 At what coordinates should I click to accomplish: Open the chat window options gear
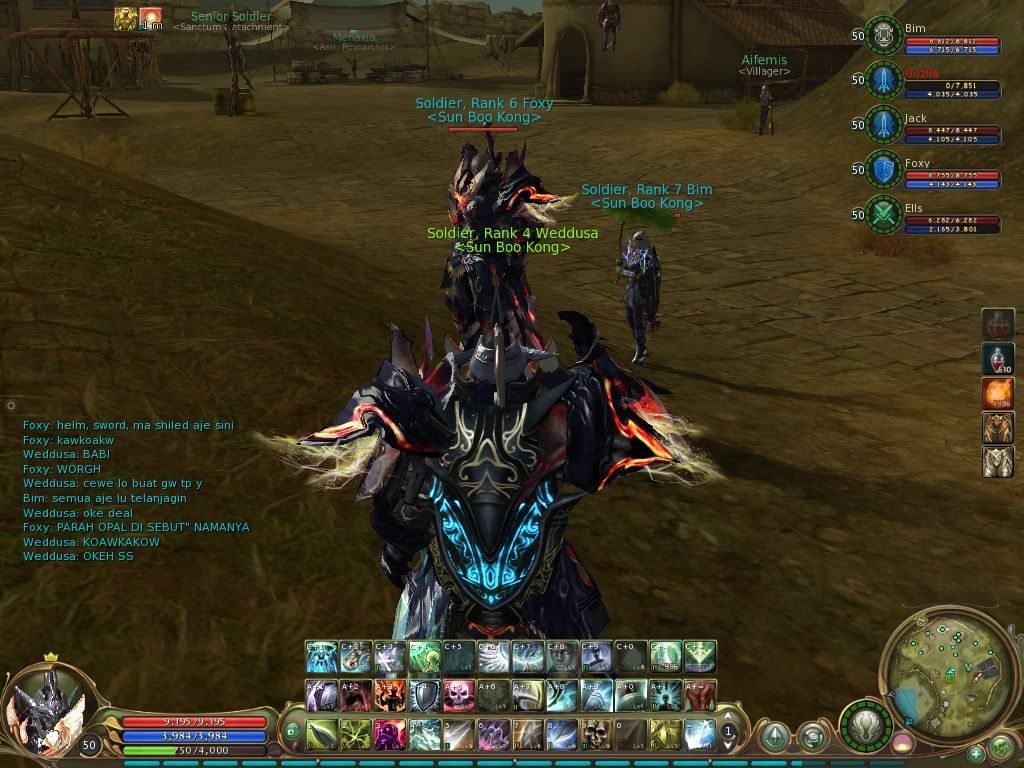tap(10, 406)
